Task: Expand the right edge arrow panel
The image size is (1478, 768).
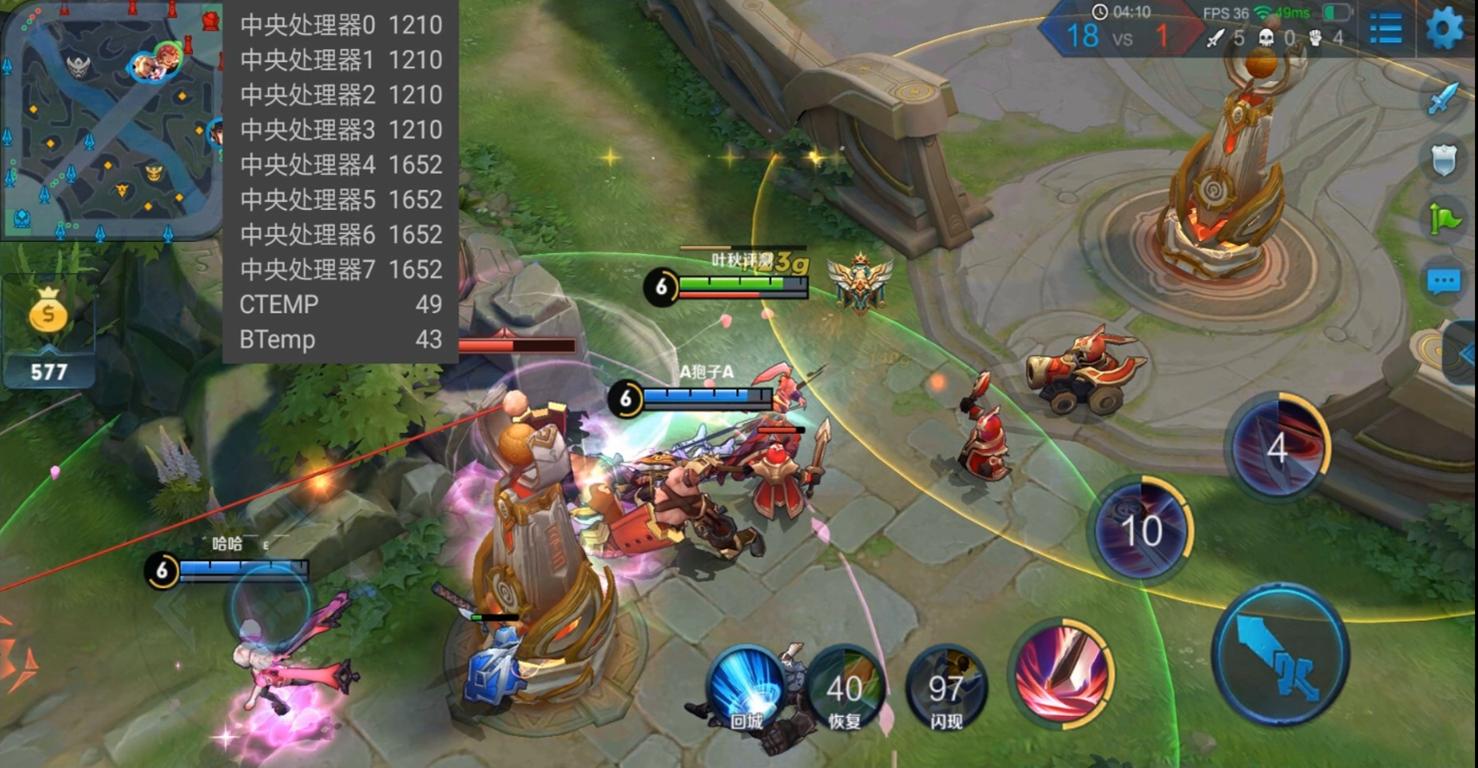Action: click(1465, 352)
